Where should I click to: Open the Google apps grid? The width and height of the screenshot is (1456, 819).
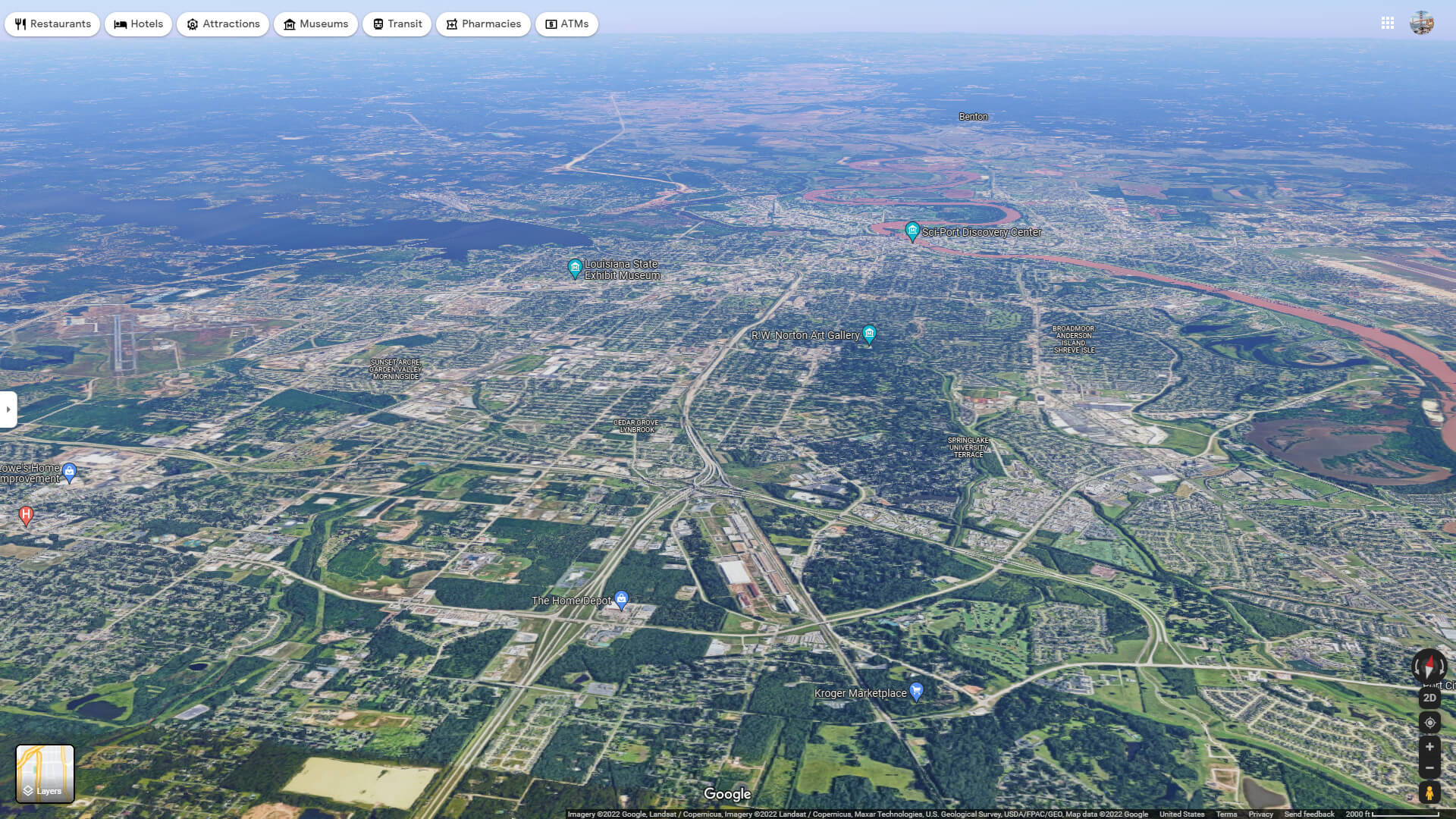(x=1388, y=24)
